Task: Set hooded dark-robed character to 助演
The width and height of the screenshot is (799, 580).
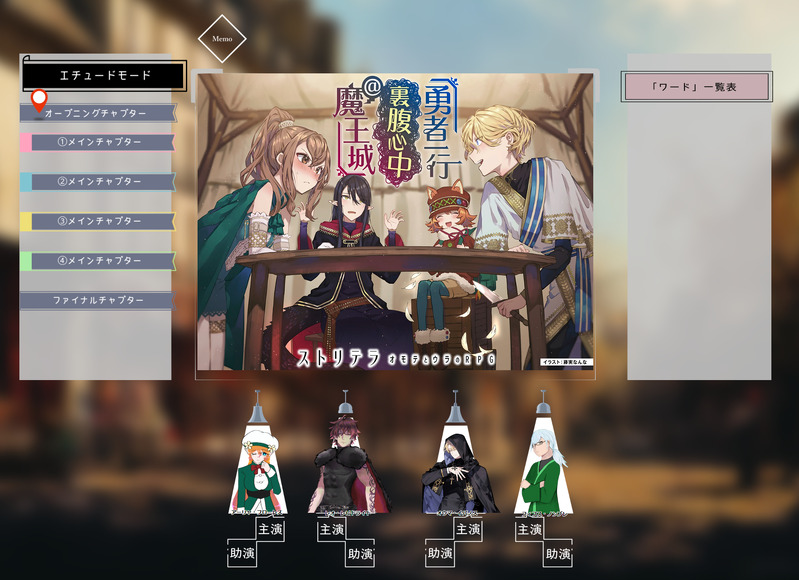Action: tap(441, 554)
